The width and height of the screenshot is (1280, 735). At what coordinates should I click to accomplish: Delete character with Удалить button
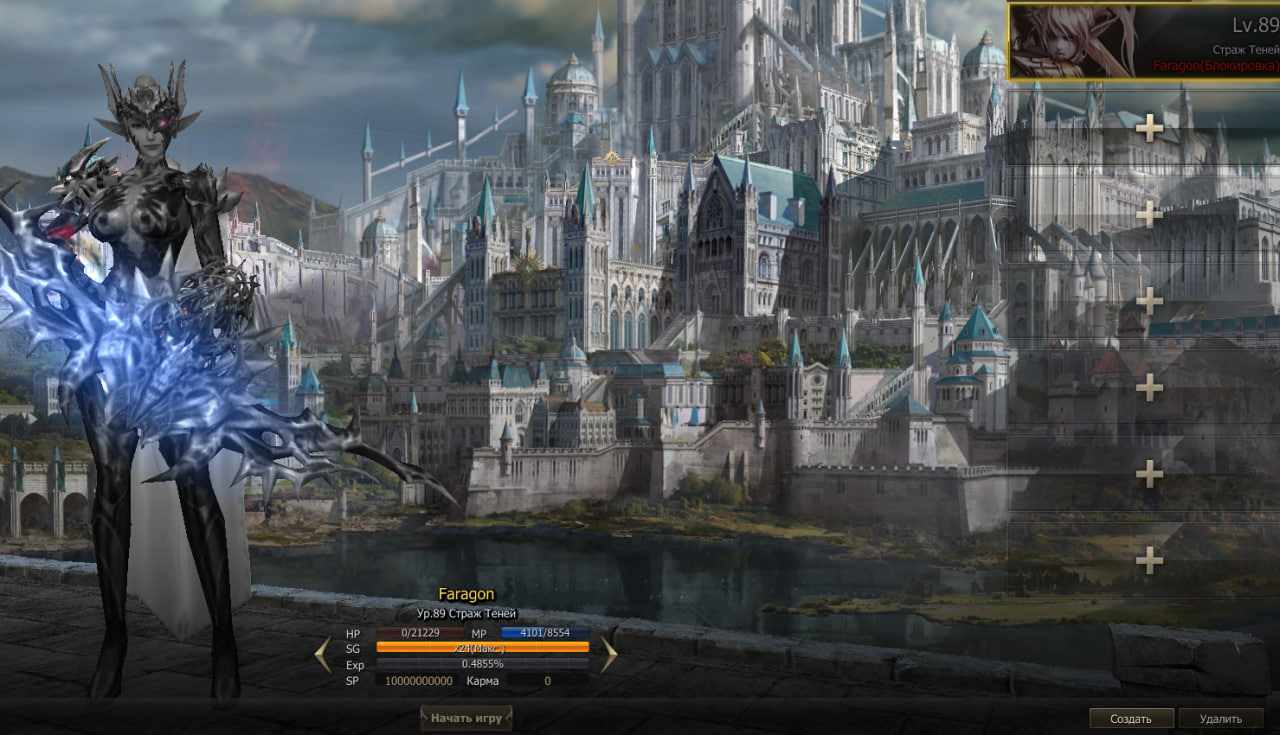click(x=1220, y=718)
